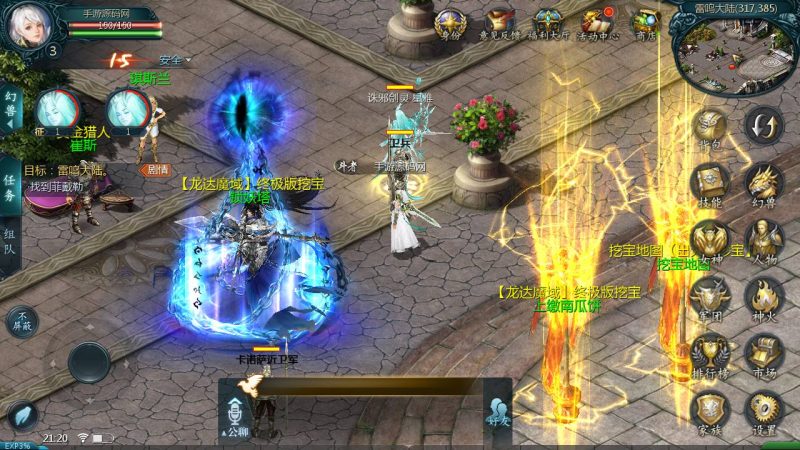Open the 活动中心 activity center
Viewport: 800px width, 450px height.
tap(599, 22)
